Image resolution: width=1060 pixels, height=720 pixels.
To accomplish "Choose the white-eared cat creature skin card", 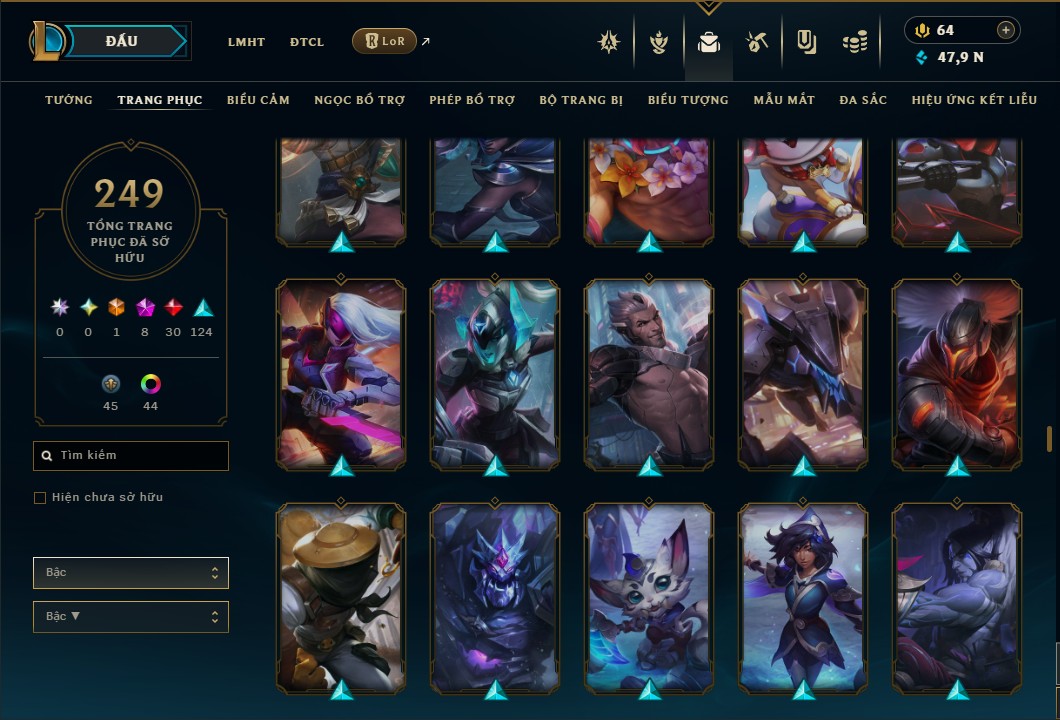I will click(x=649, y=598).
